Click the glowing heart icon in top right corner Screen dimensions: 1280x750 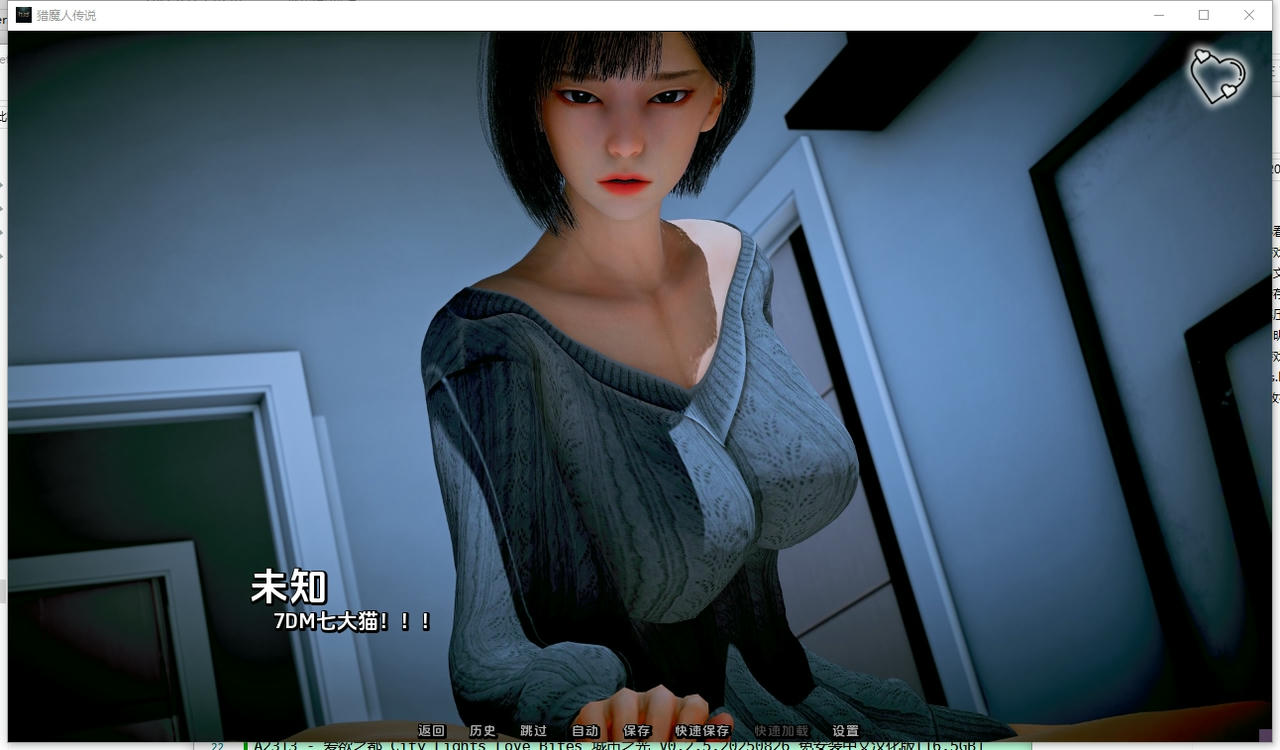(x=1217, y=75)
